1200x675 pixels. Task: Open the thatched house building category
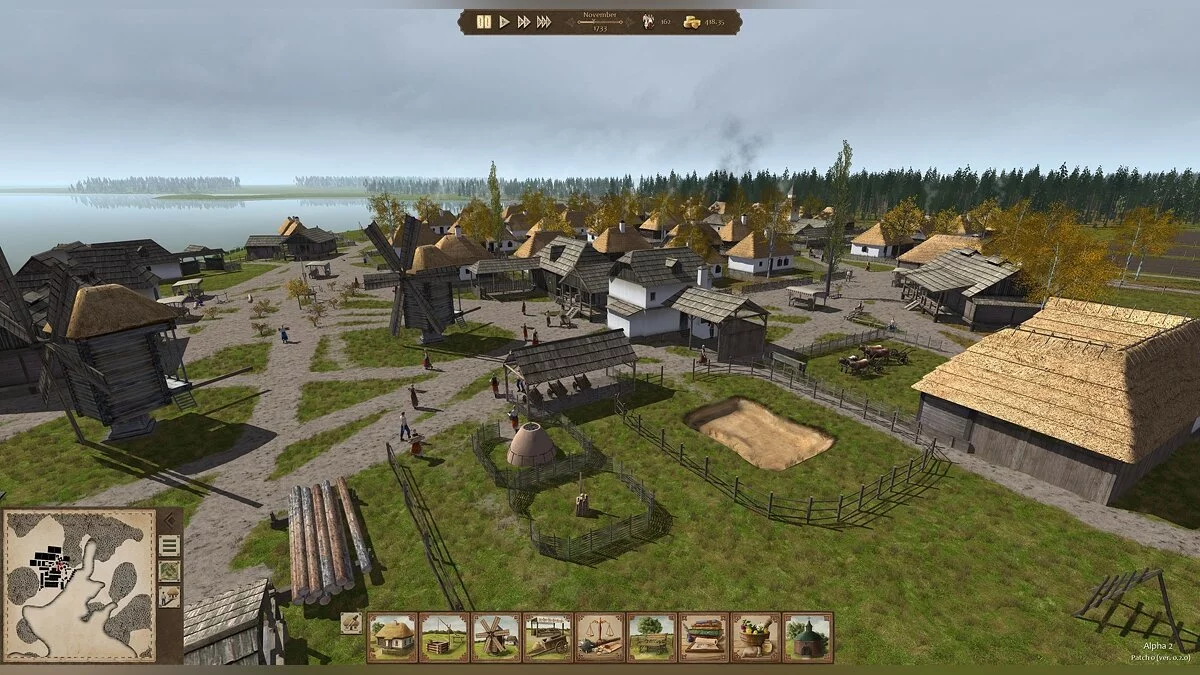click(x=393, y=637)
